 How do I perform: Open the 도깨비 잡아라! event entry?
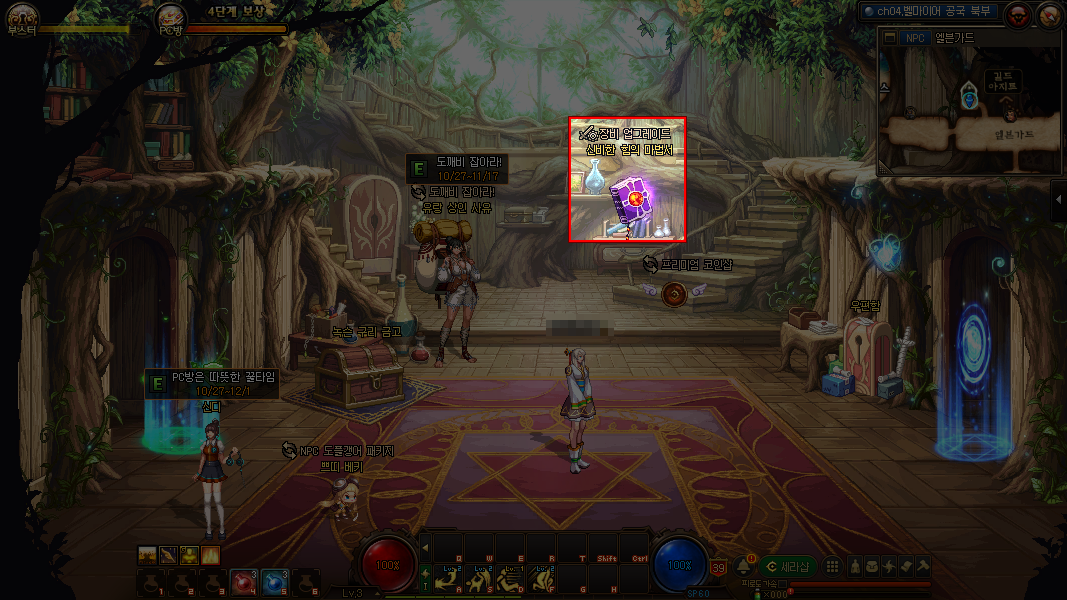click(458, 161)
